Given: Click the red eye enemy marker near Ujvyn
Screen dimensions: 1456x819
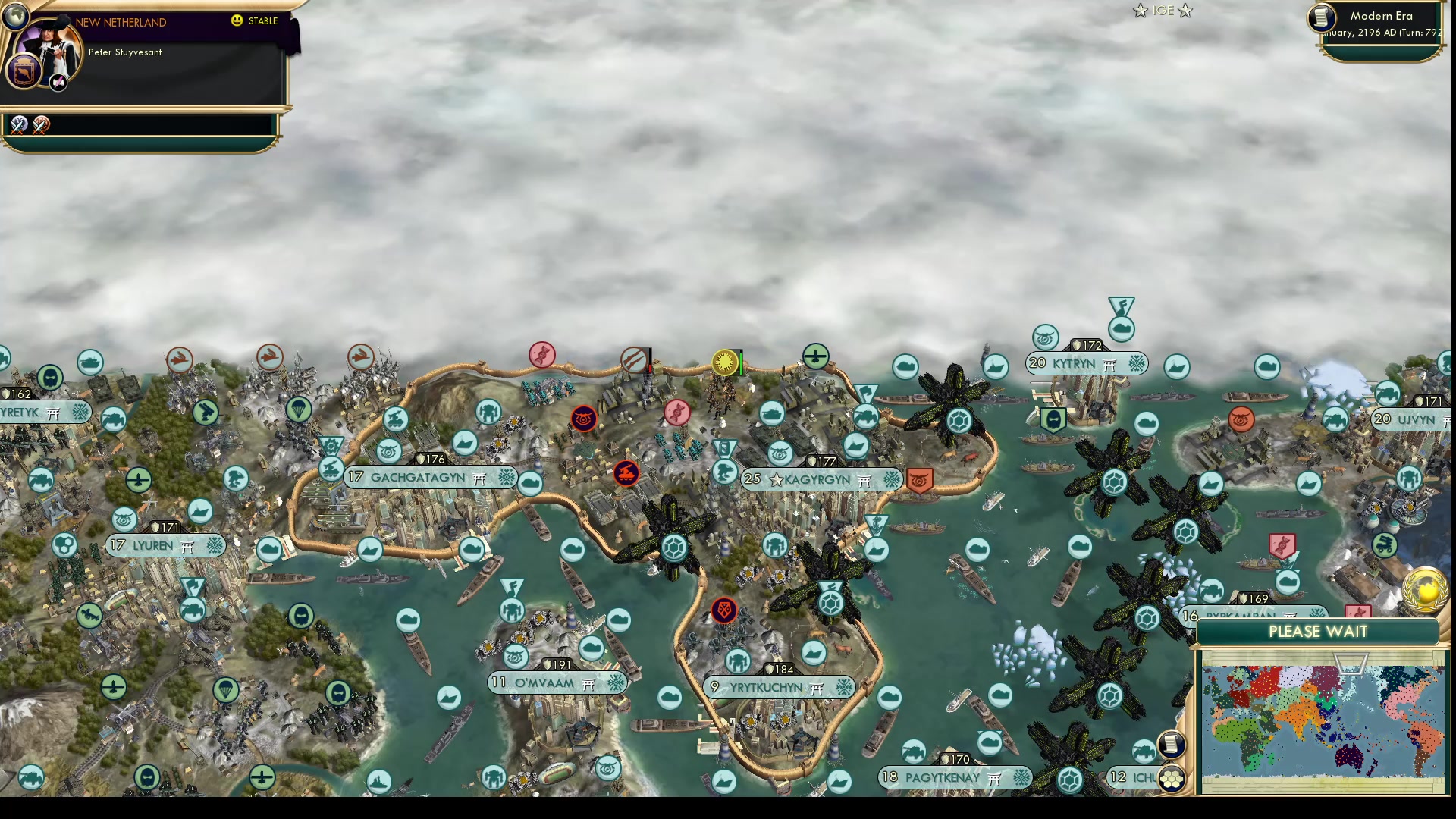Looking at the screenshot, I should (x=1241, y=419).
